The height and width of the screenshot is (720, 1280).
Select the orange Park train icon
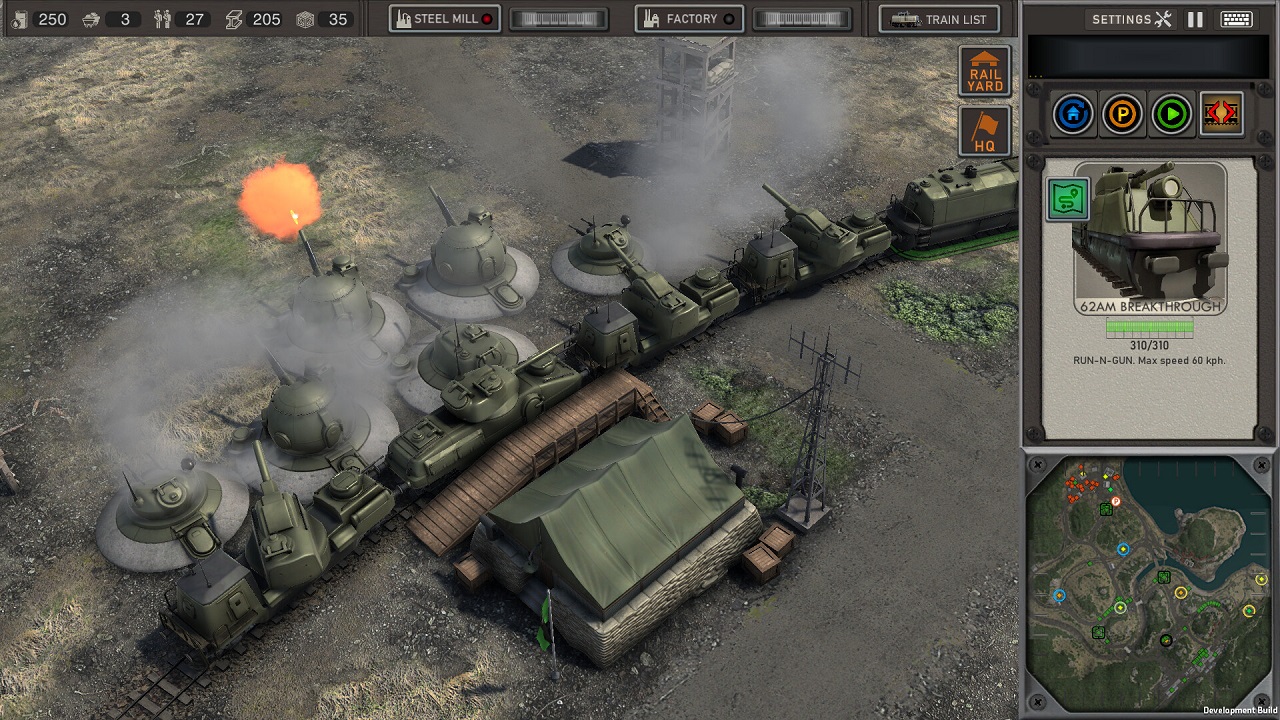[1122, 113]
